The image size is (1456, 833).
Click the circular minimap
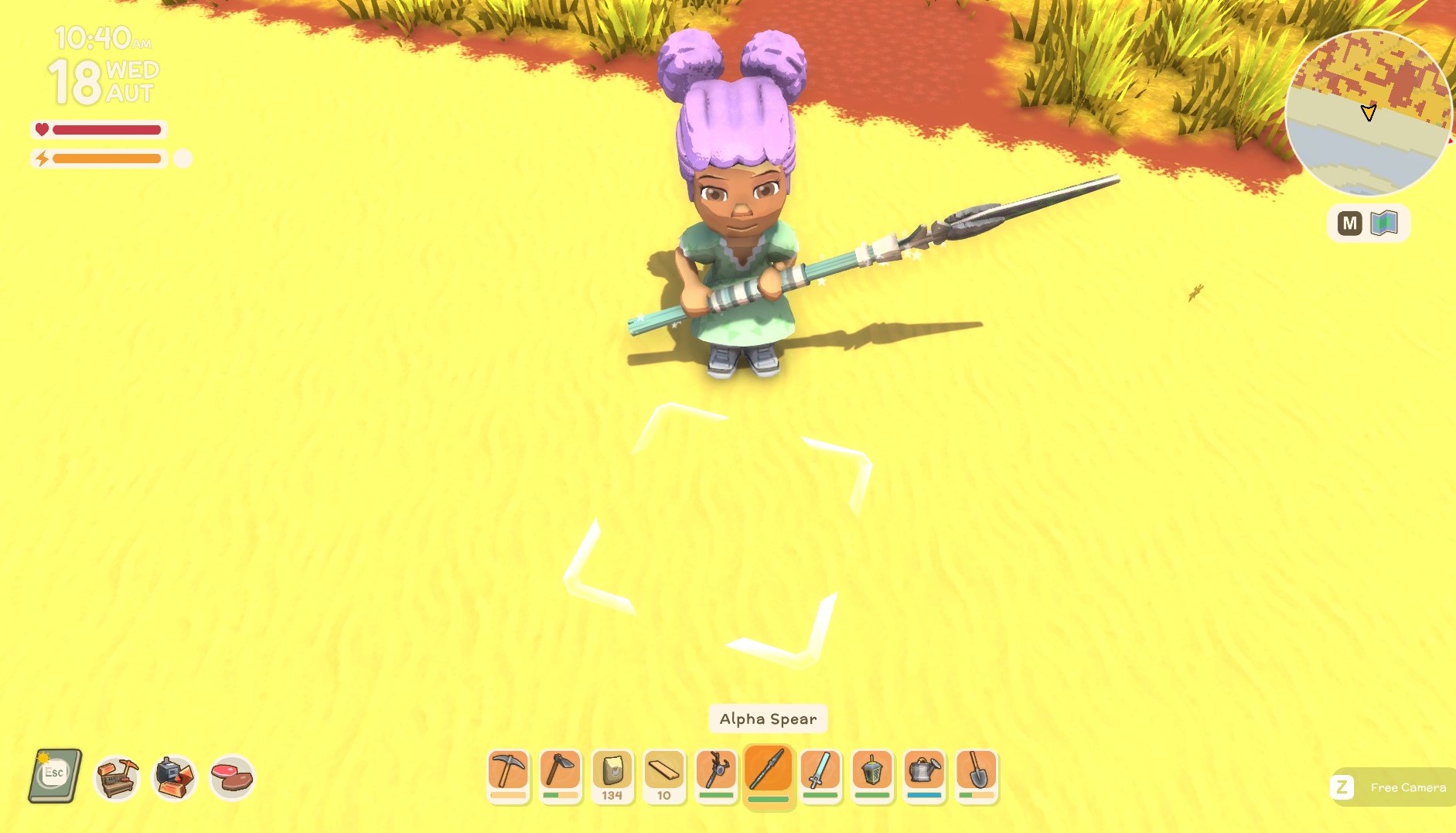(1367, 113)
